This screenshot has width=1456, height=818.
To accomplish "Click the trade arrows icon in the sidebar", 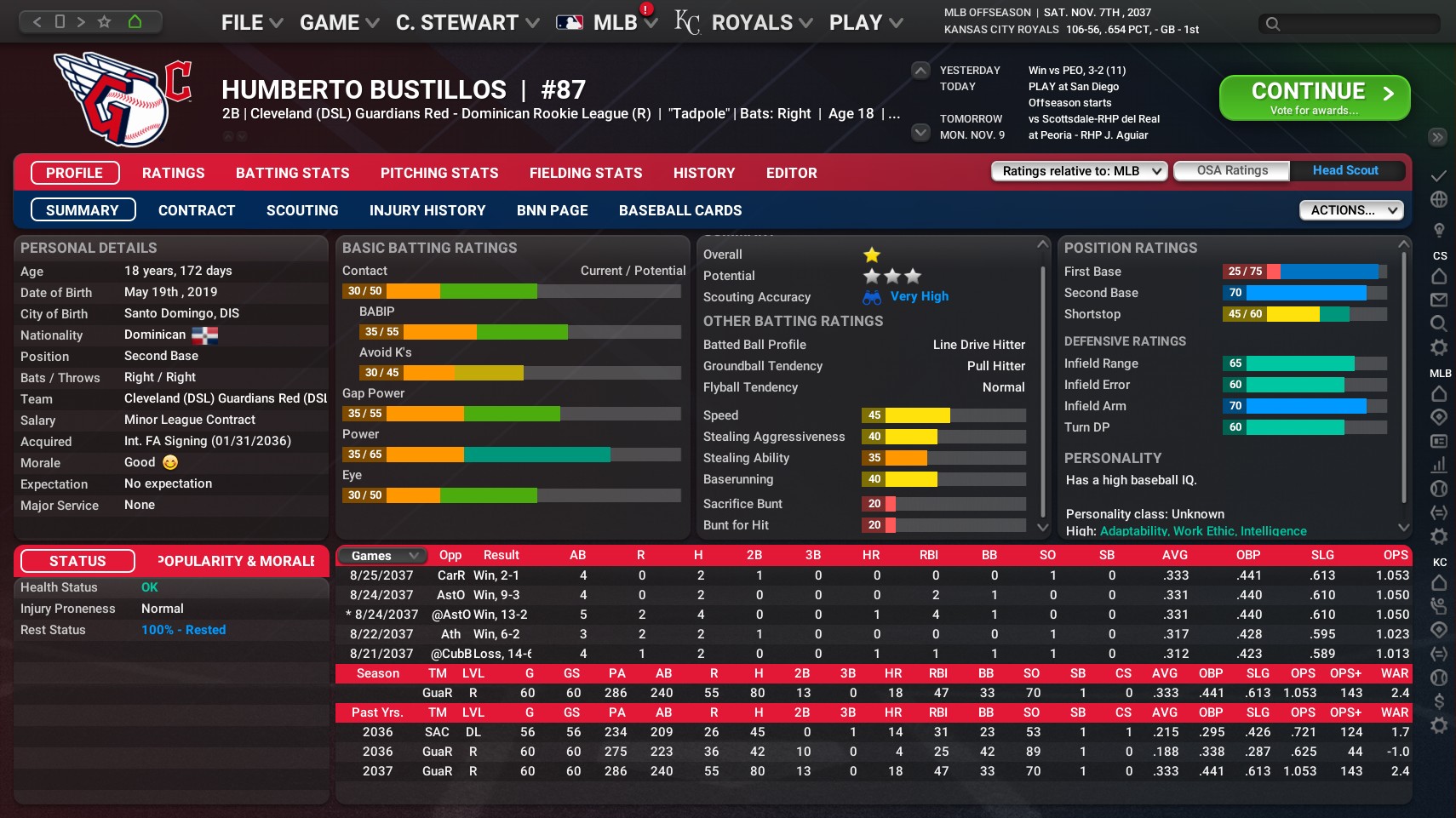I will pyautogui.click(x=1437, y=513).
